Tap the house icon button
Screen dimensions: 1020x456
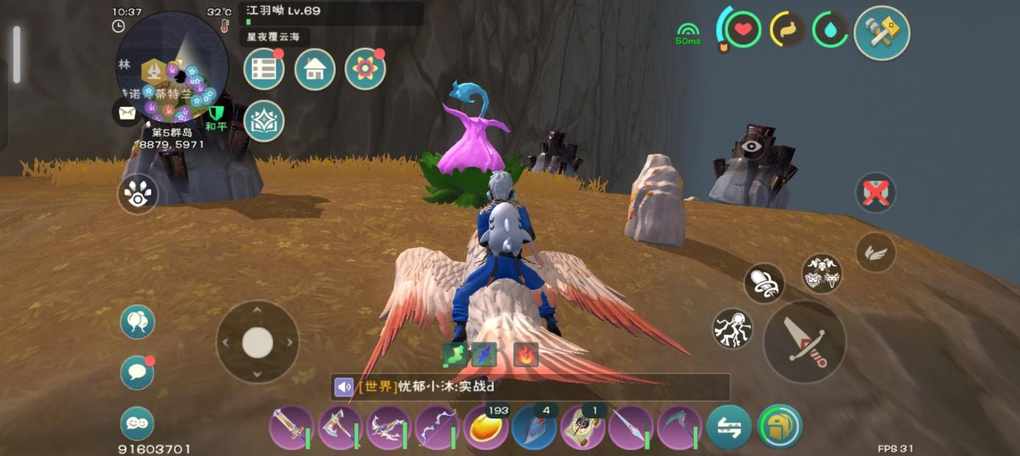coord(315,69)
